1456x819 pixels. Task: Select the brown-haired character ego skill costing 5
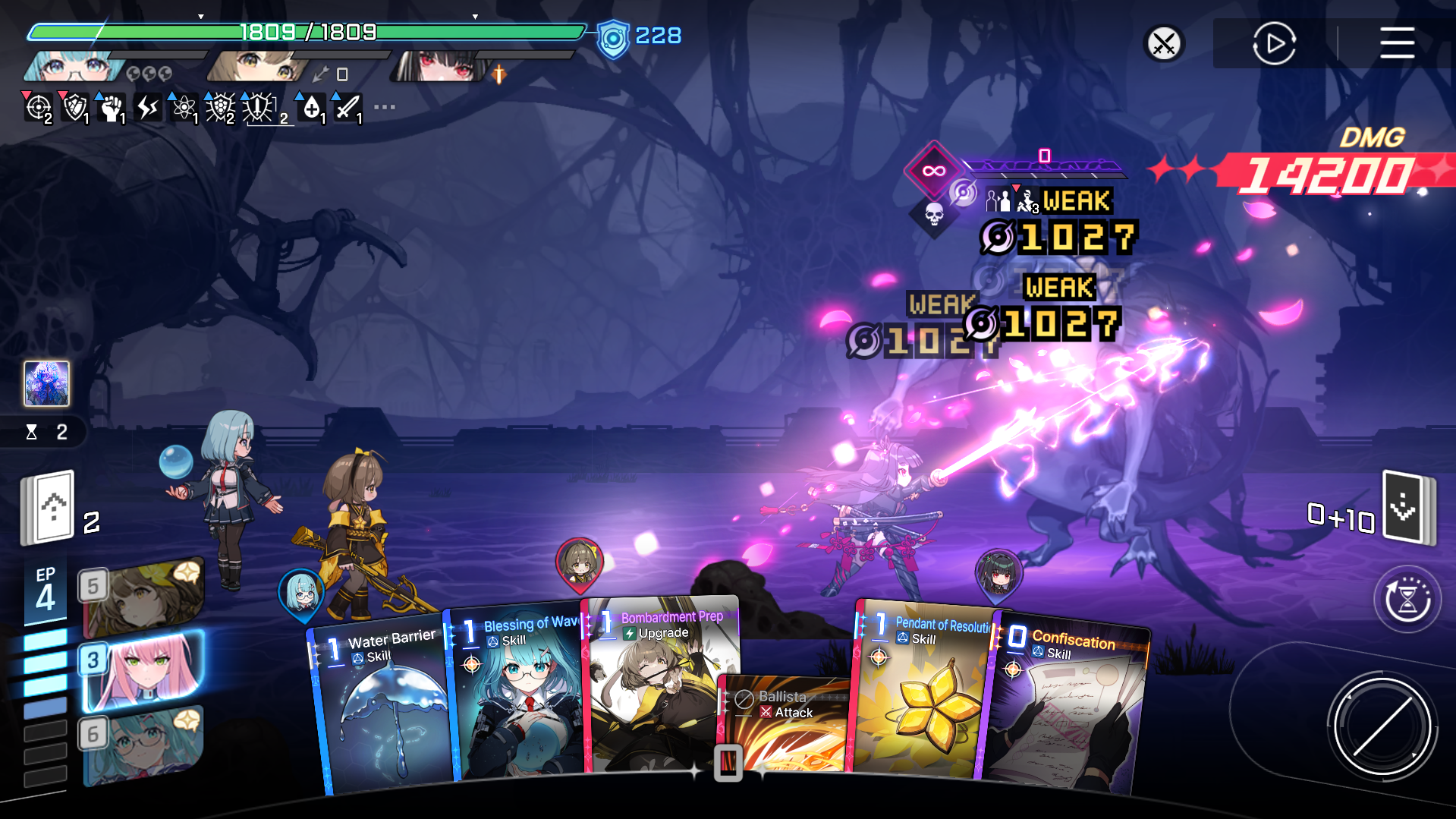[143, 597]
